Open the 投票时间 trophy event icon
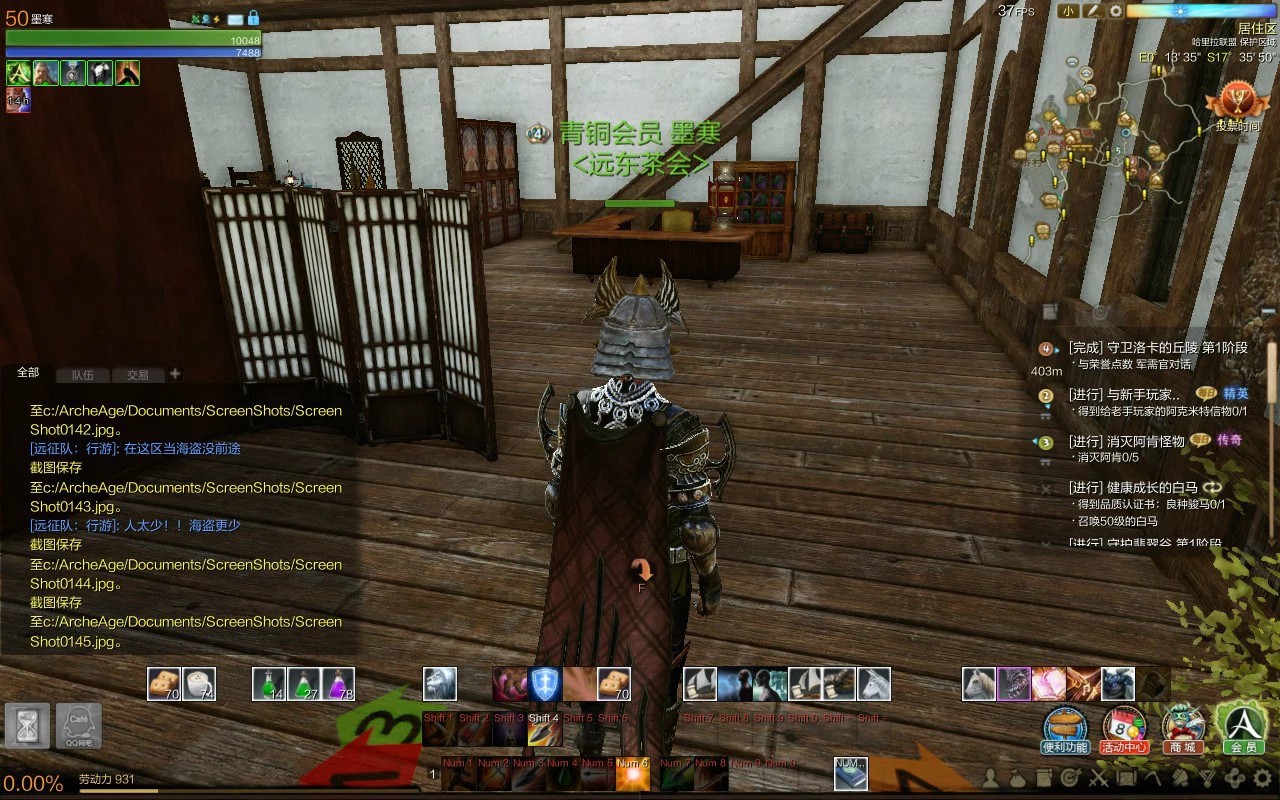The height and width of the screenshot is (800, 1280). 1237,105
